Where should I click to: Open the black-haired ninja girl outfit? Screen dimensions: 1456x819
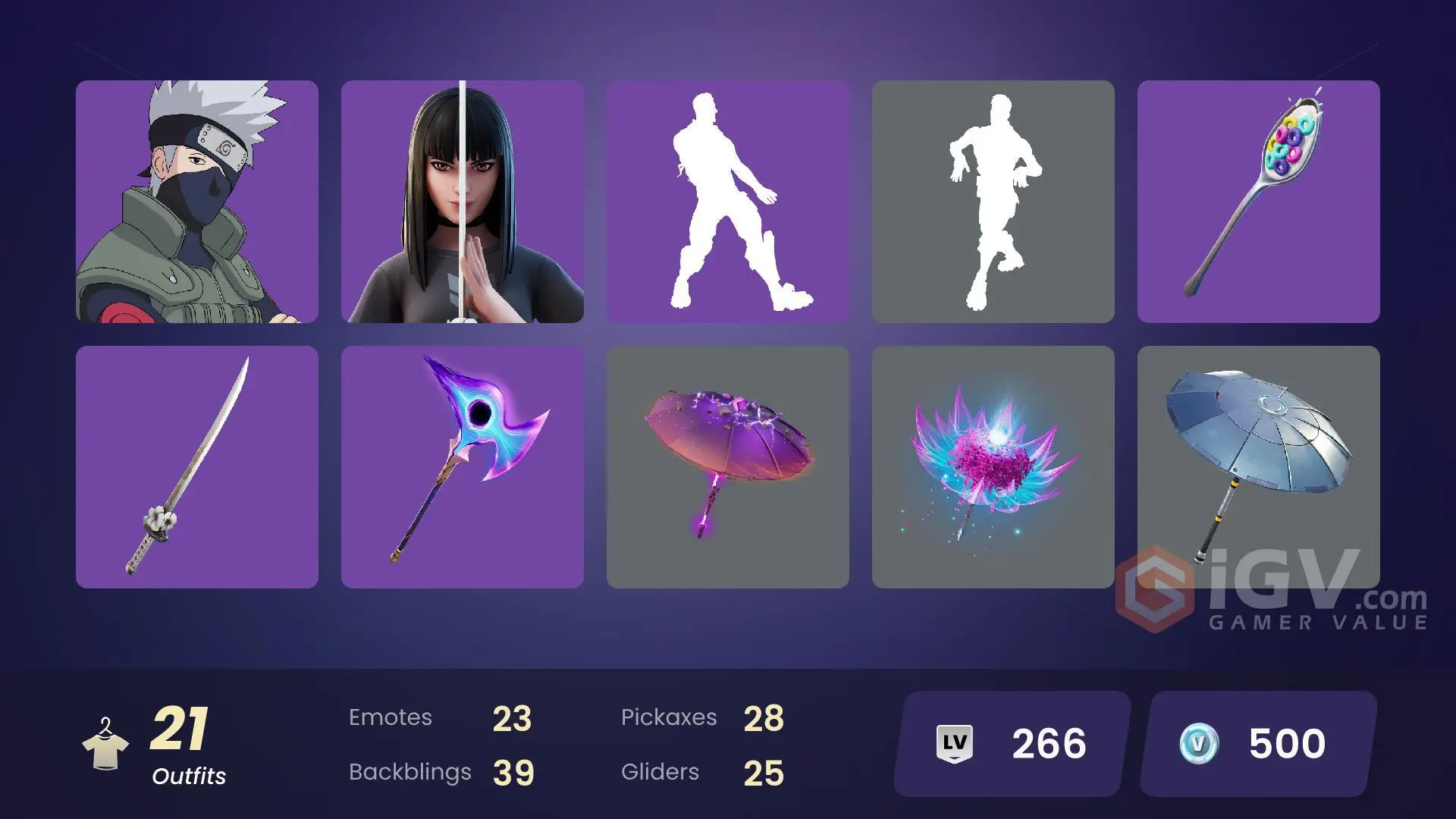pyautogui.click(x=463, y=202)
